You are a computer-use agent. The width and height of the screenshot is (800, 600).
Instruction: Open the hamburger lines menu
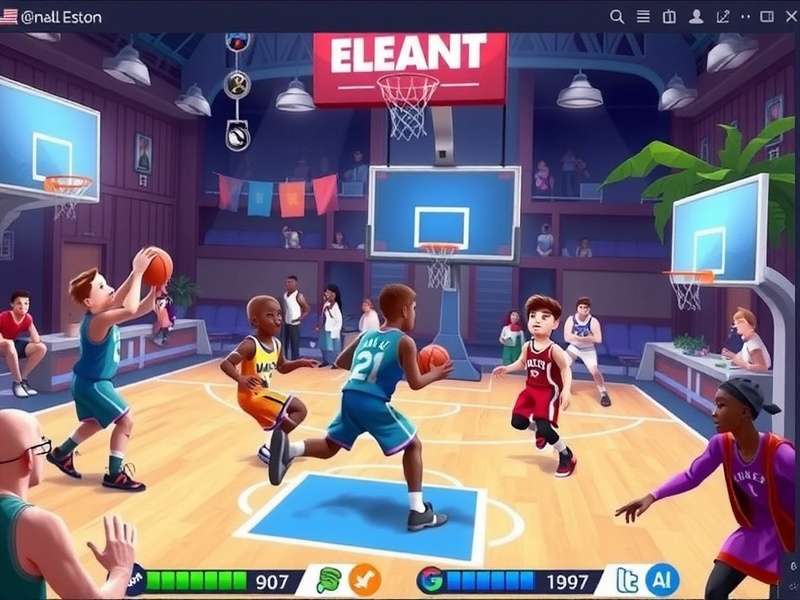[x=644, y=16]
